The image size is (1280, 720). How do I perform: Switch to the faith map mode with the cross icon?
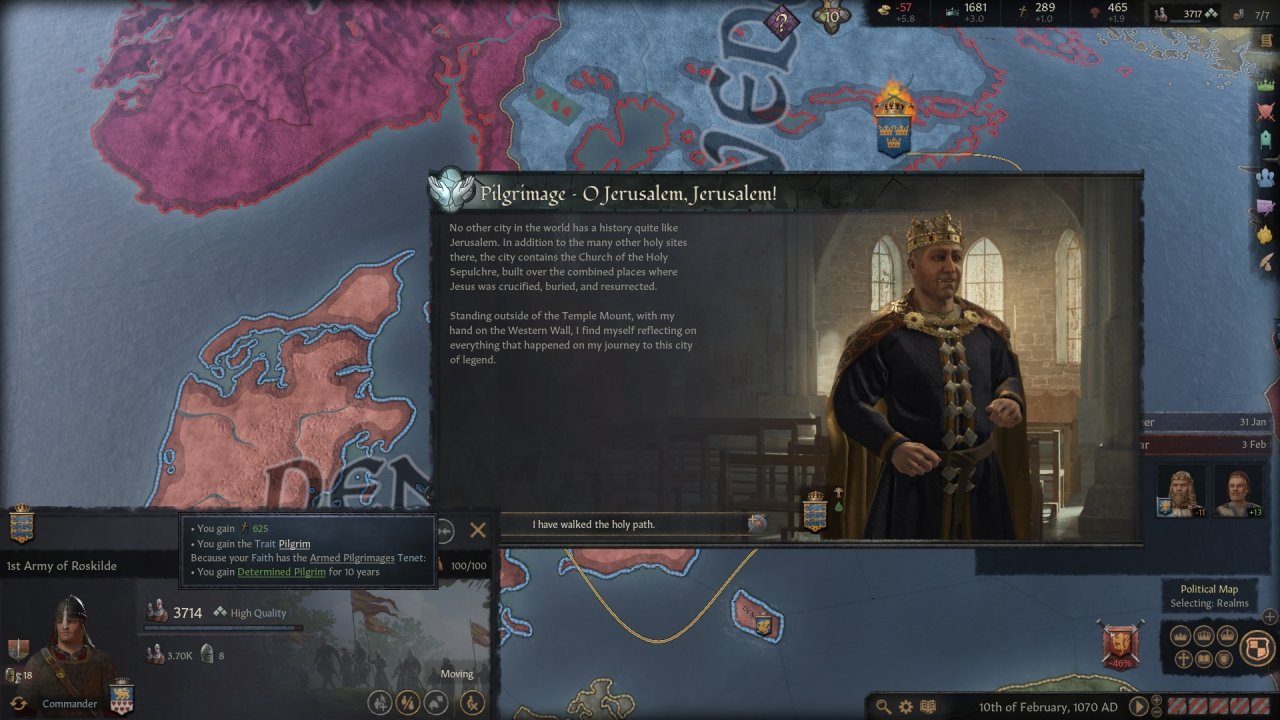1184,657
